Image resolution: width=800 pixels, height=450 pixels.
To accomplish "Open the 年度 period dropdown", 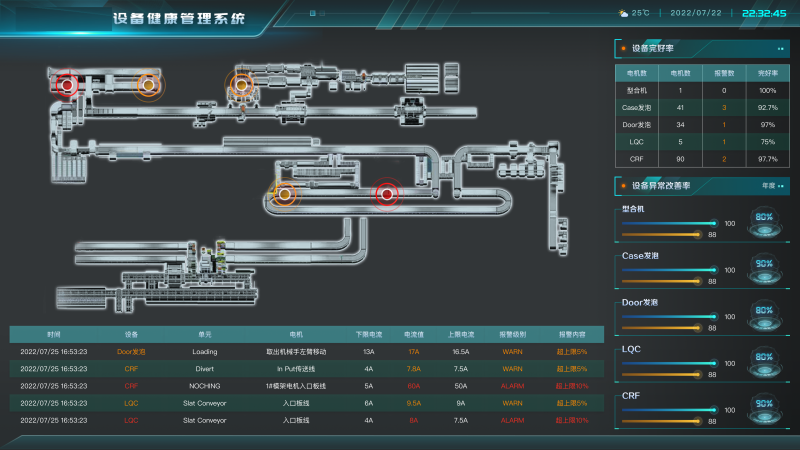I will (x=771, y=185).
